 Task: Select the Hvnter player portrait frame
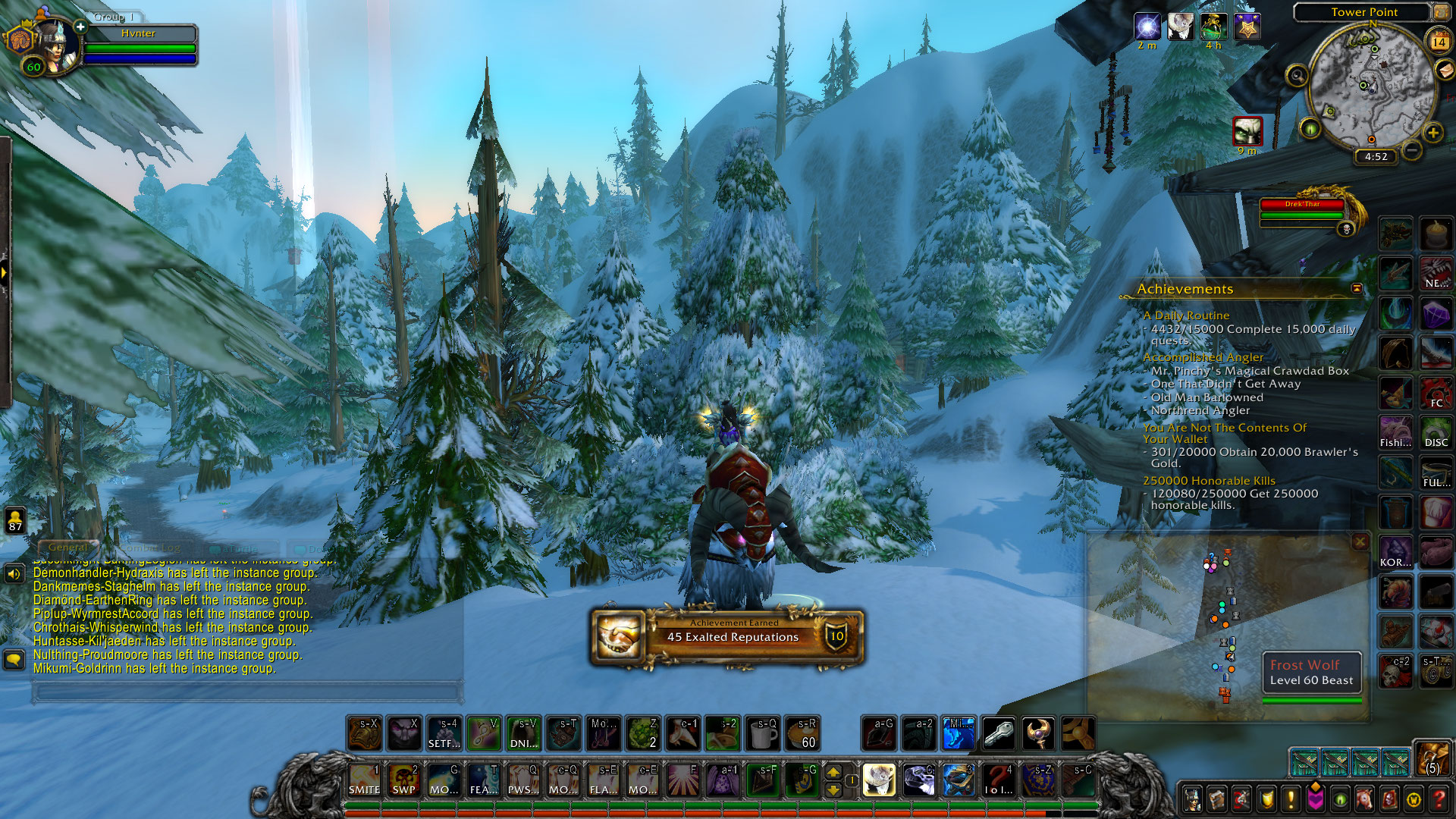pyautogui.click(x=53, y=45)
